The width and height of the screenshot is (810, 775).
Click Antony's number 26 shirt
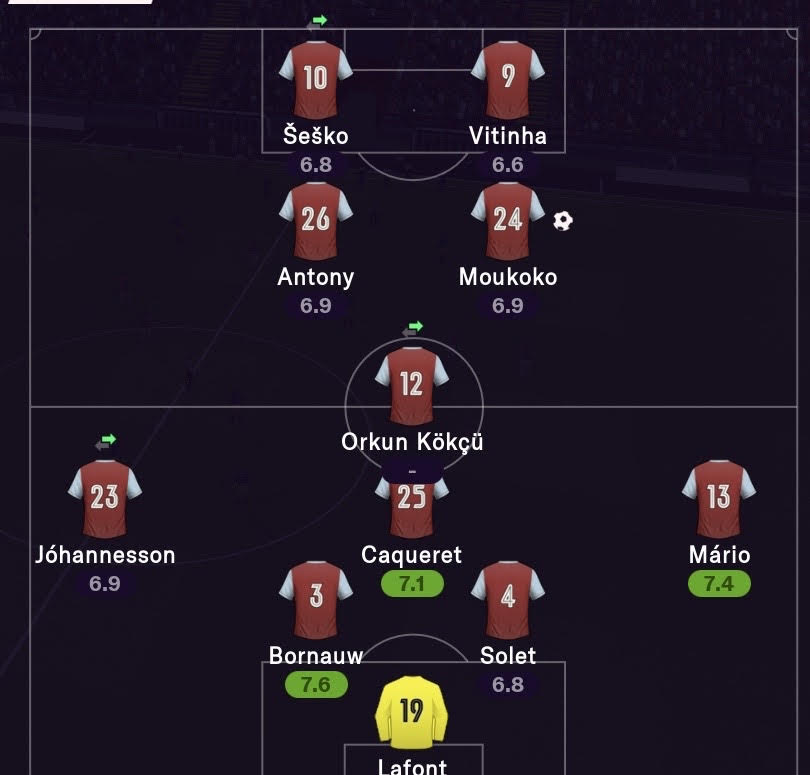[315, 221]
